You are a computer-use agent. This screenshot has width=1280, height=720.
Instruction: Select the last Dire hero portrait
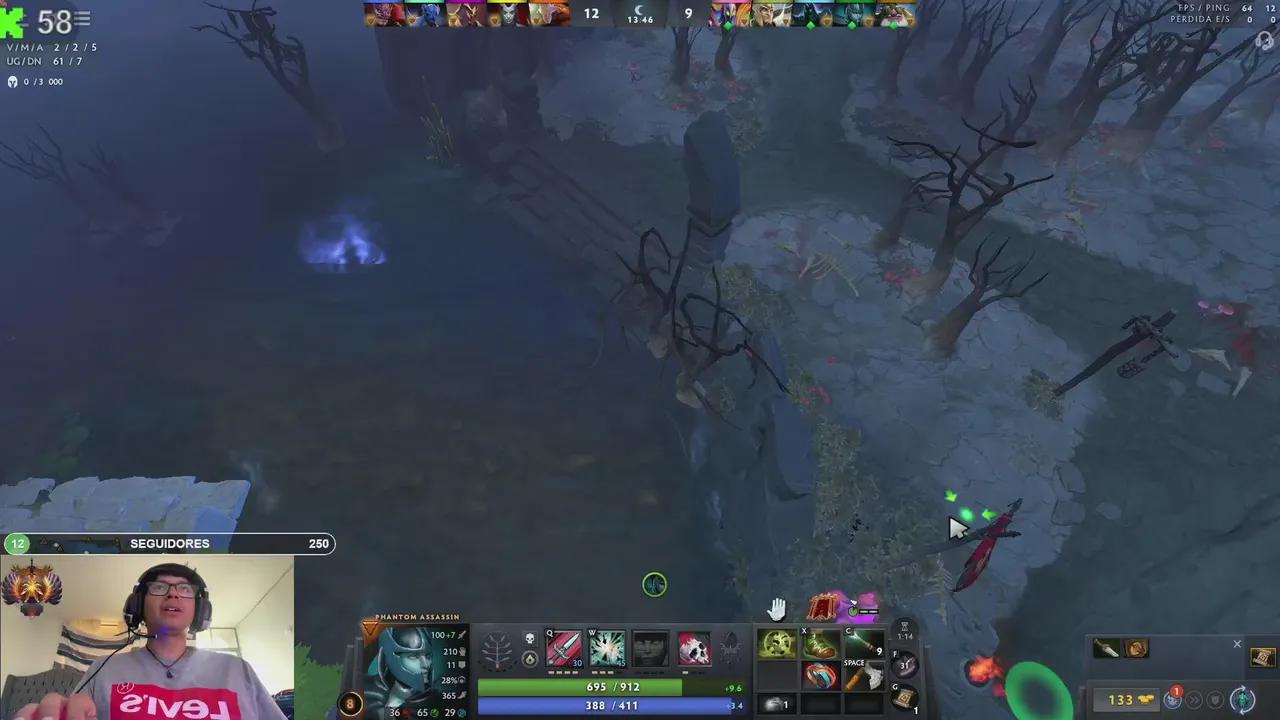coord(897,12)
